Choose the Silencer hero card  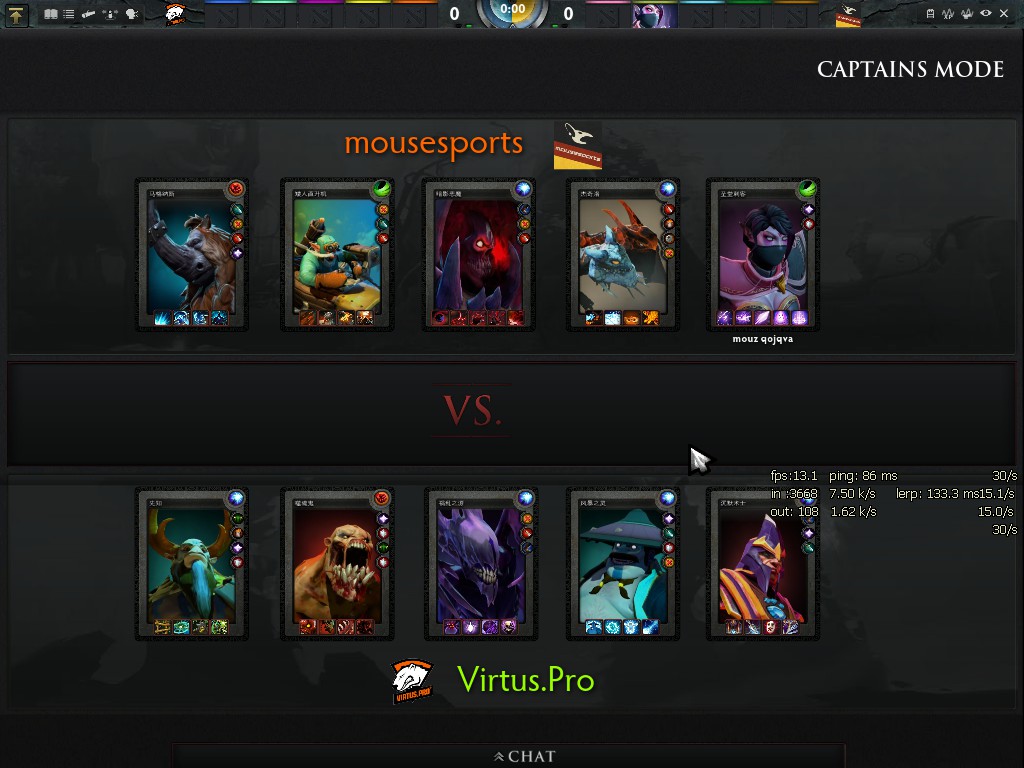point(763,564)
